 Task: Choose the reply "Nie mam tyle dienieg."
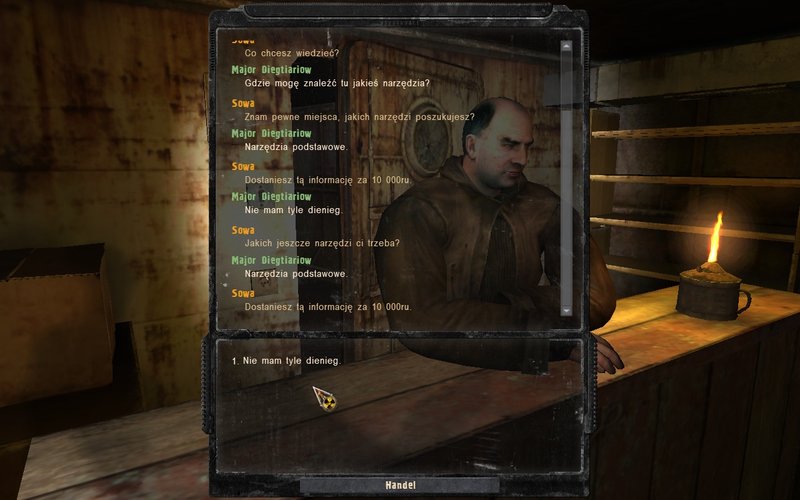pyautogui.click(x=292, y=360)
